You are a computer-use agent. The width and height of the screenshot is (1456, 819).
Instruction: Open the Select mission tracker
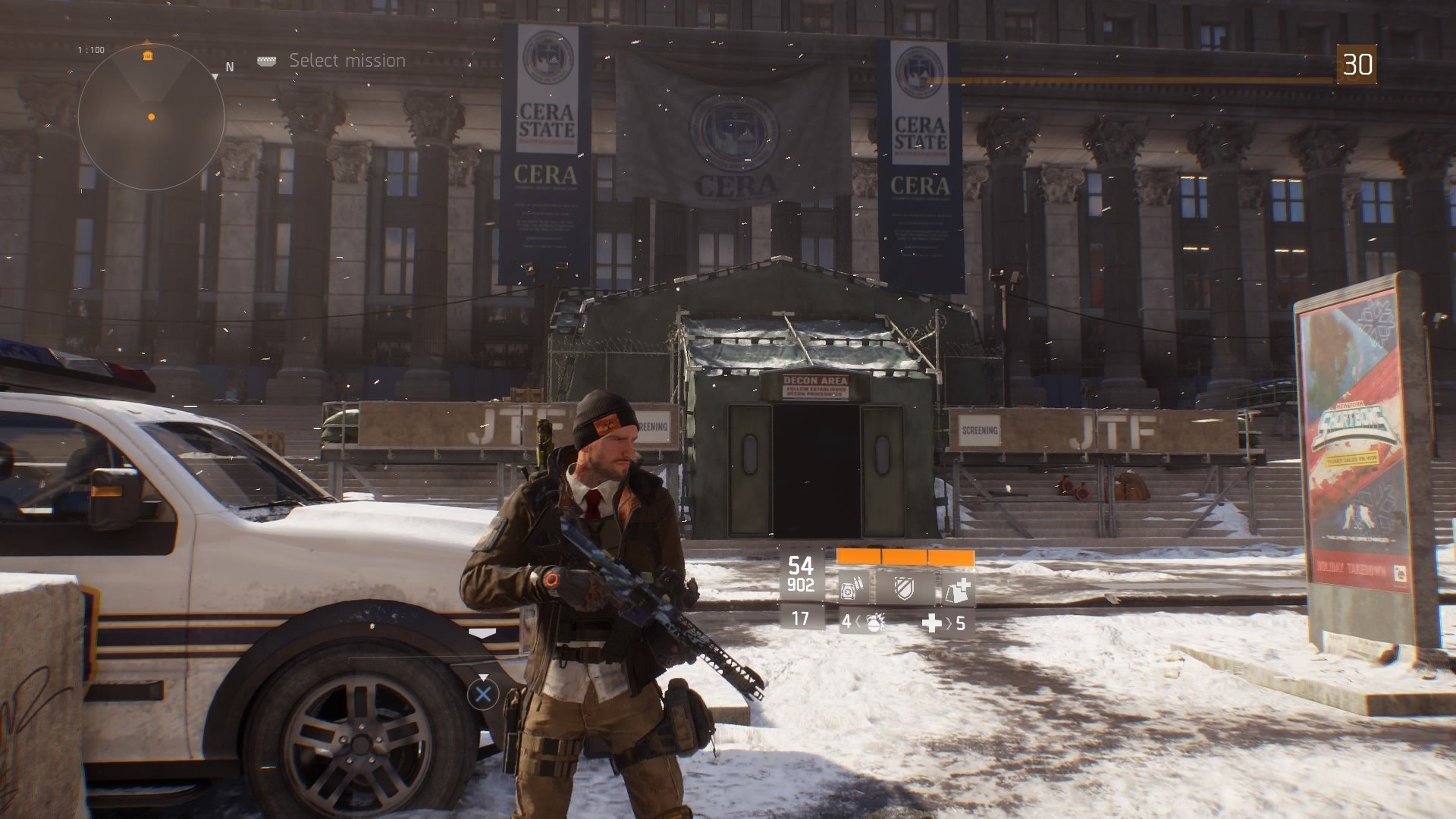coord(347,61)
